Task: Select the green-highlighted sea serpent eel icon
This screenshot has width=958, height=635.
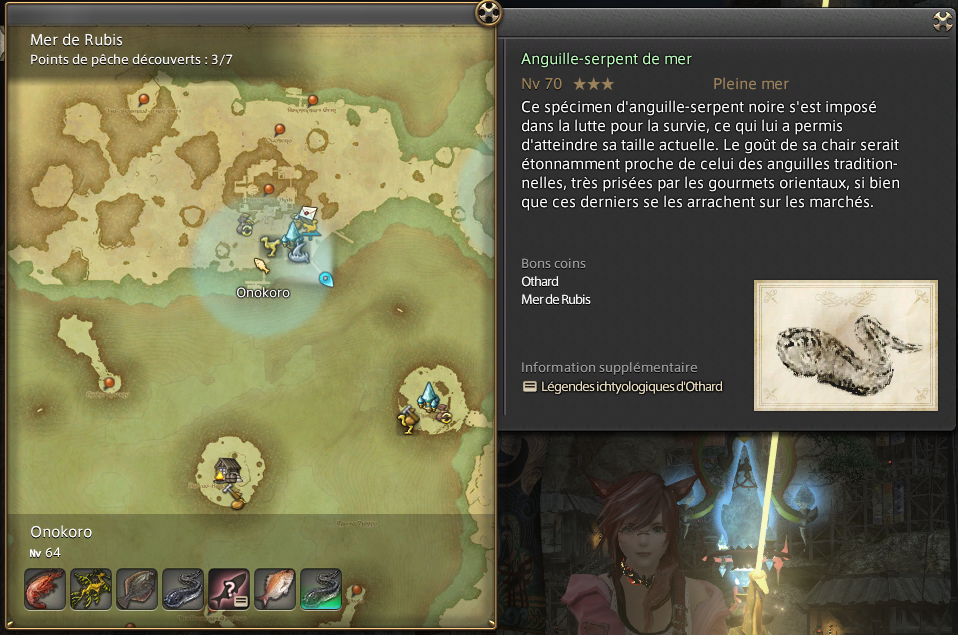Action: (x=321, y=589)
